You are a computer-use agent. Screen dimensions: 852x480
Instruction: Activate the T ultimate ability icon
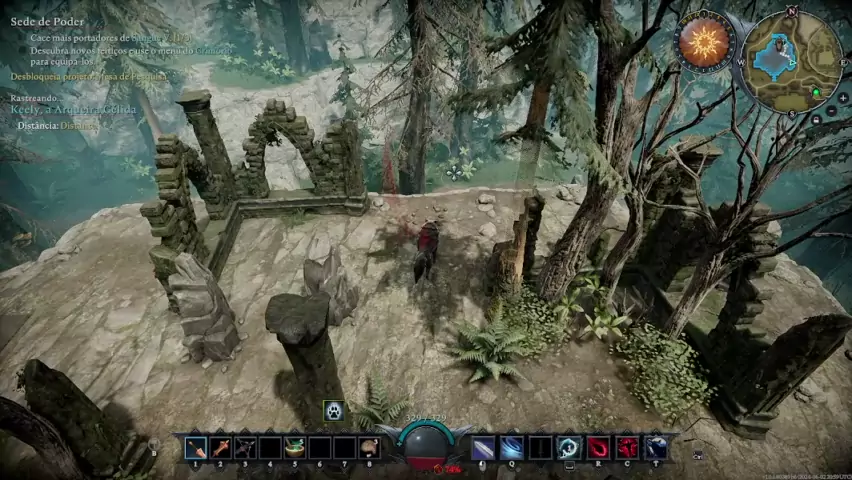656,448
